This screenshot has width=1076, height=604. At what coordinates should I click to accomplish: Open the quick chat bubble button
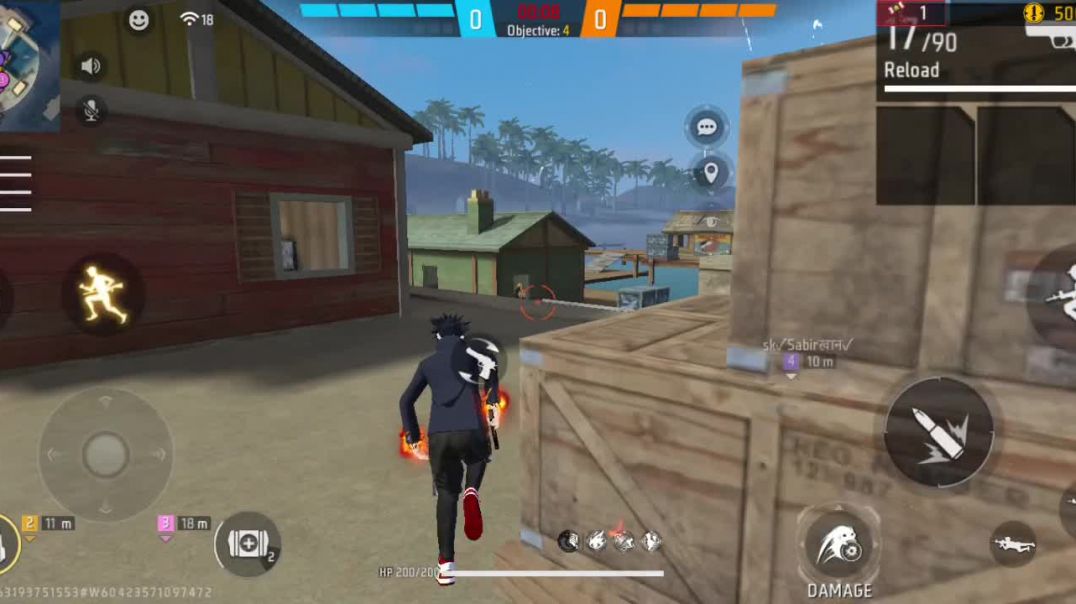(707, 127)
